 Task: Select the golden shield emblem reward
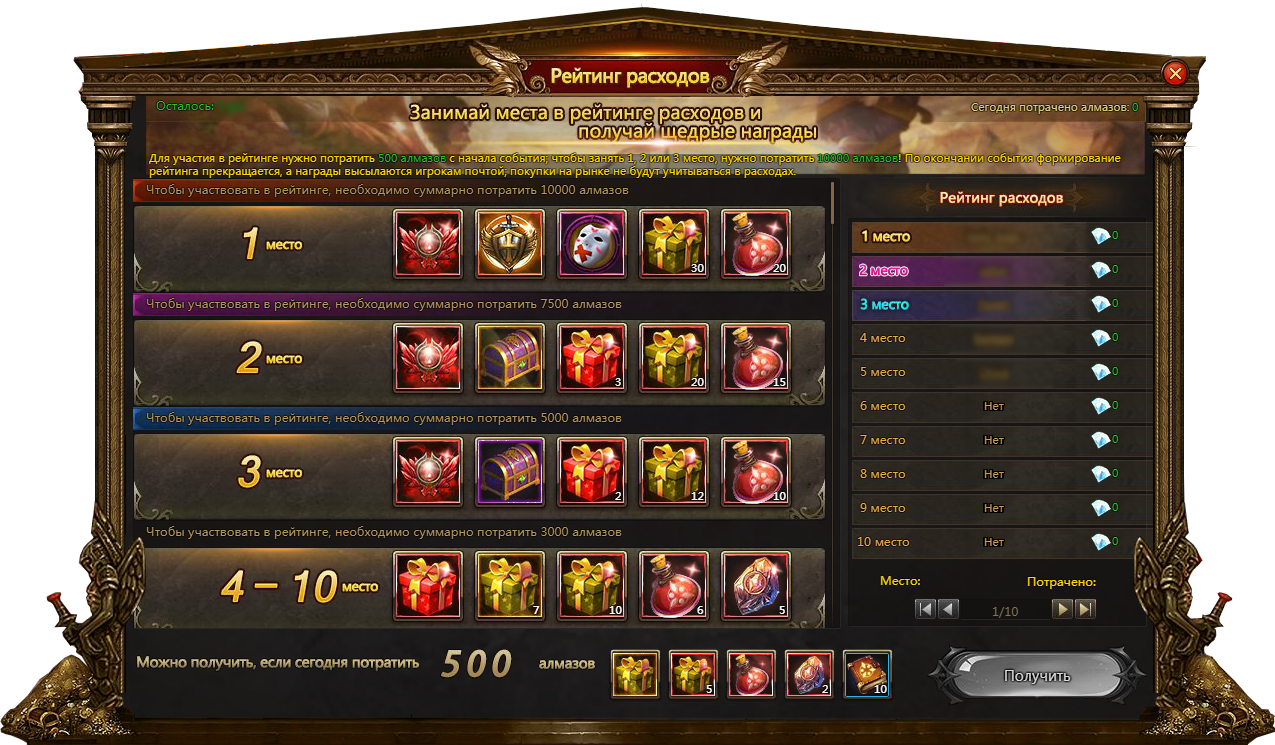click(x=510, y=244)
